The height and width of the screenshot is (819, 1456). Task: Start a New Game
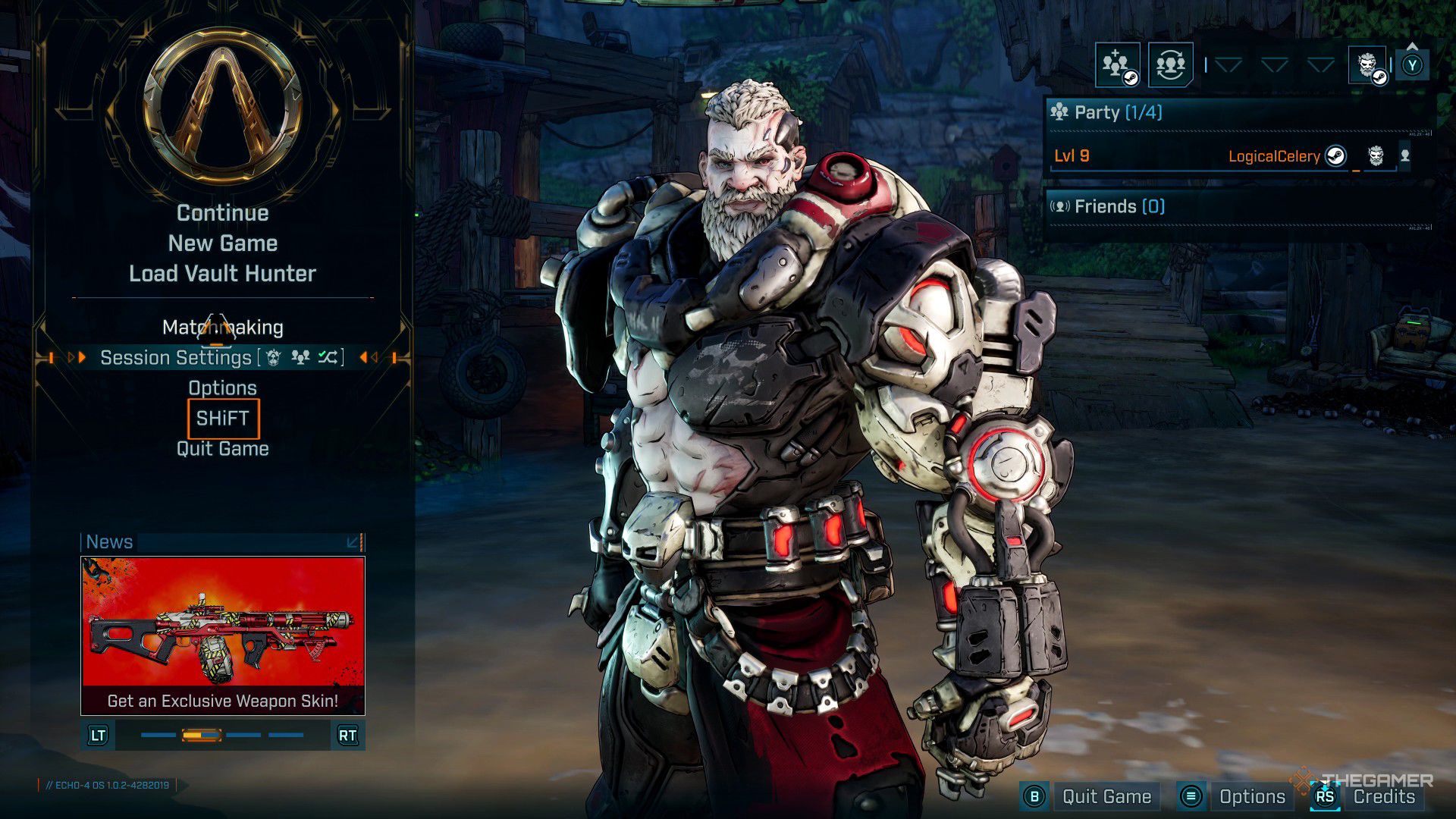[x=222, y=243]
